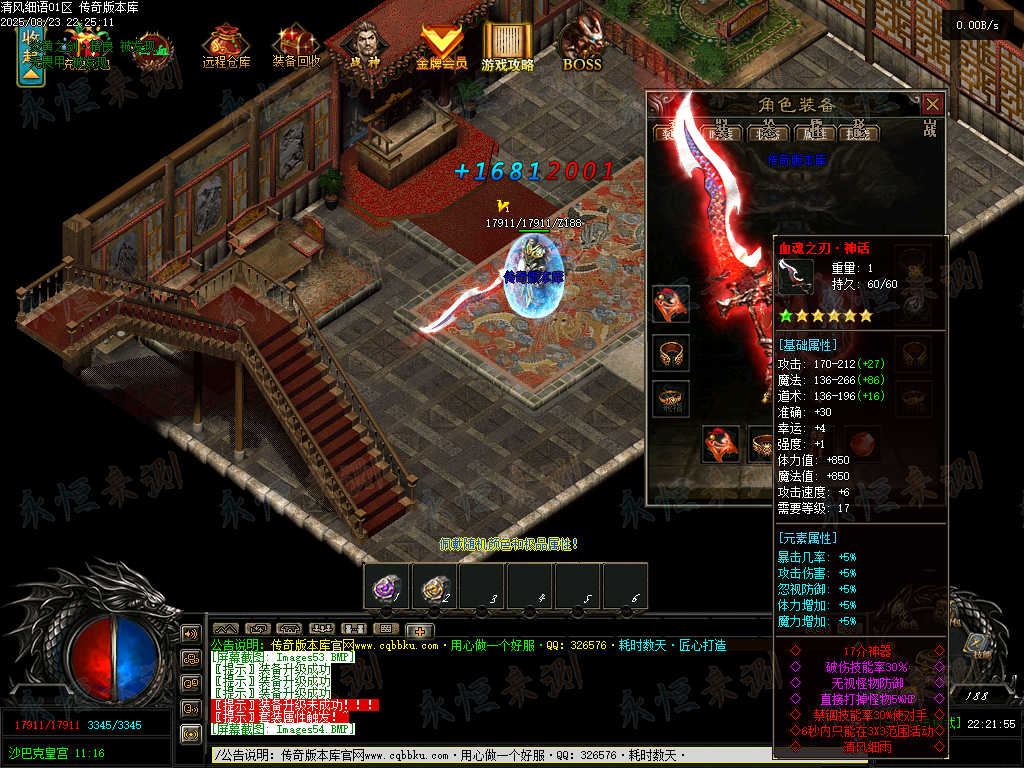The image size is (1024, 768).
Task: Open the 金牌会员 gold member menu
Action: (441, 47)
